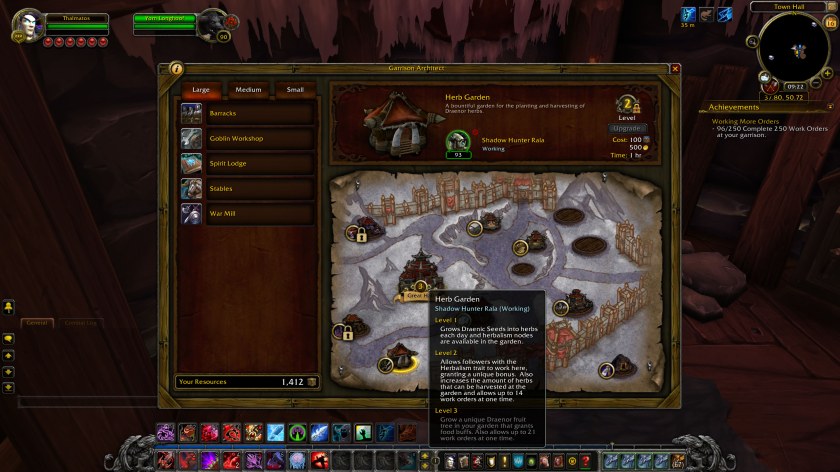Image resolution: width=840 pixels, height=472 pixels.
Task: Collapse the Achievements objective tracker
Action: [x=829, y=107]
